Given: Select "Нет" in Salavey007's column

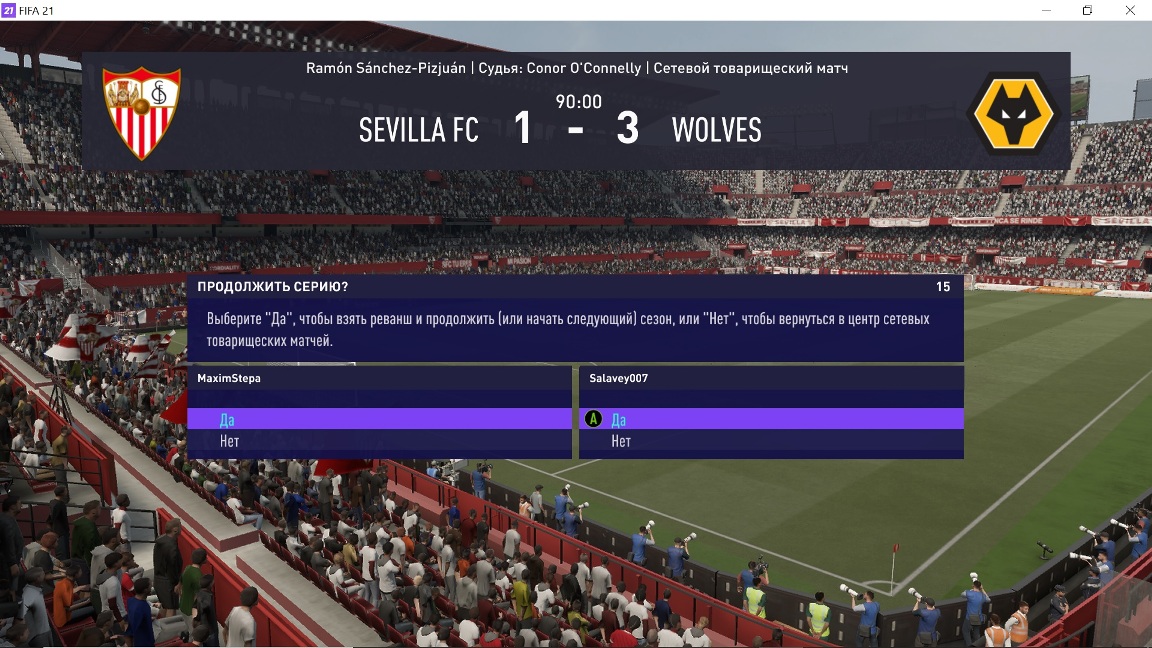Looking at the screenshot, I should (621, 441).
